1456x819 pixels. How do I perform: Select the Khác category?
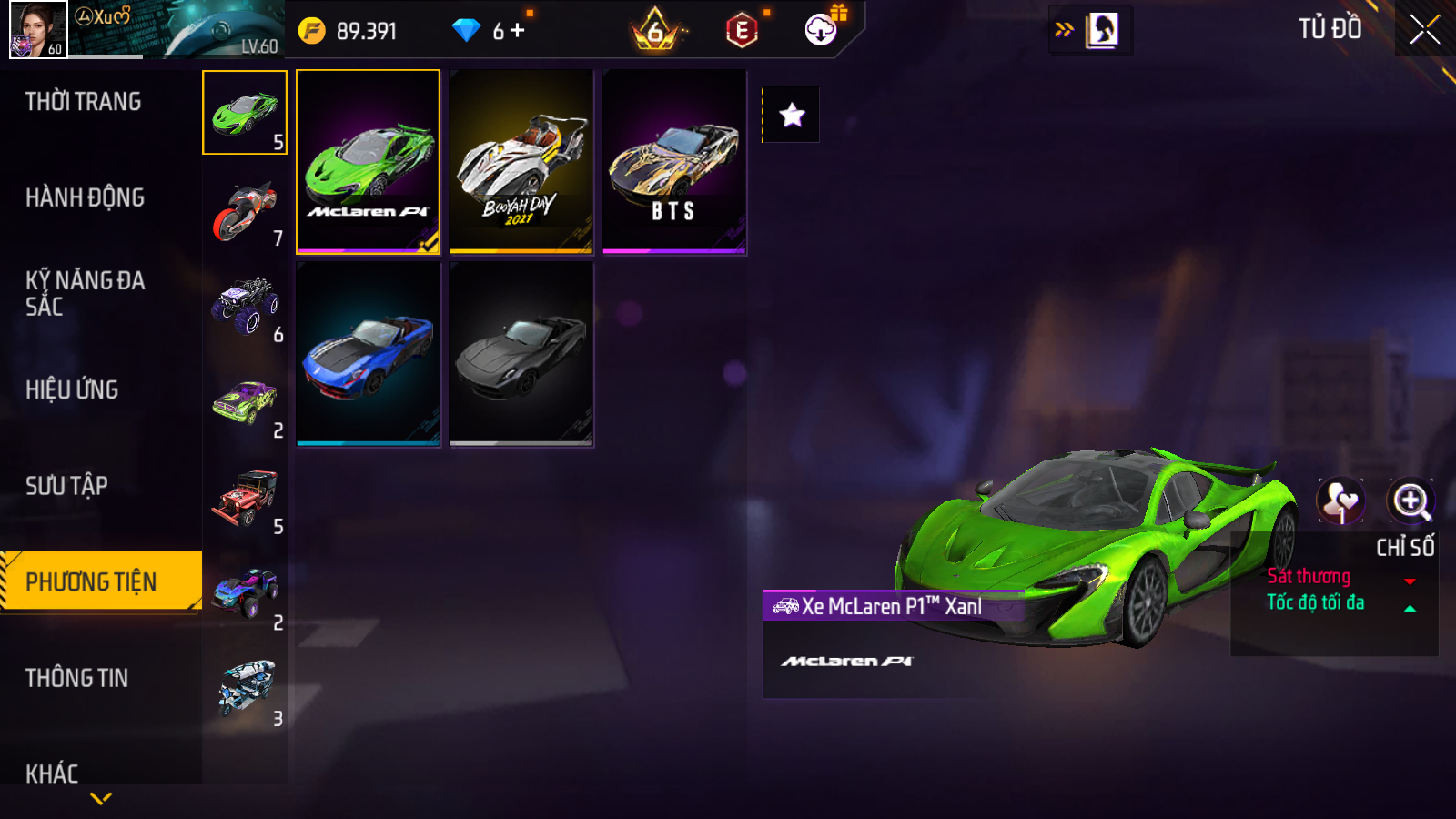pyautogui.click(x=52, y=773)
